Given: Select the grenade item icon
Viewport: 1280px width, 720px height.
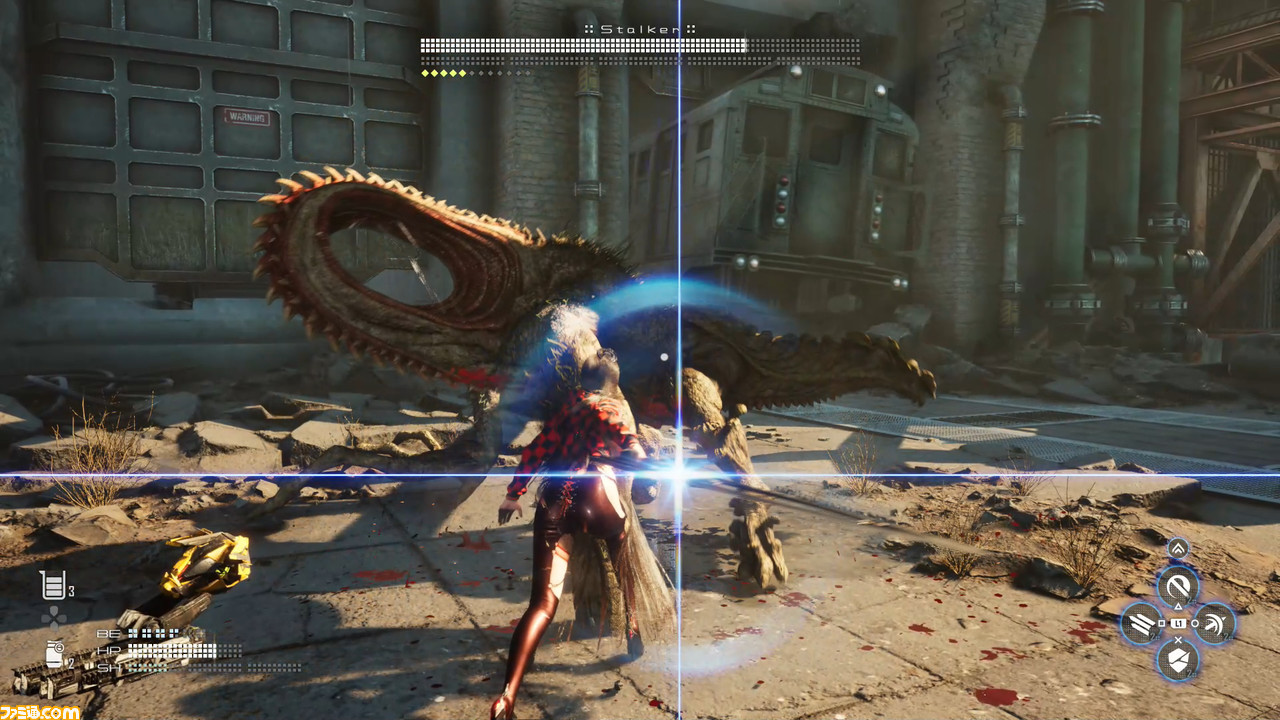Looking at the screenshot, I should pos(54,655).
